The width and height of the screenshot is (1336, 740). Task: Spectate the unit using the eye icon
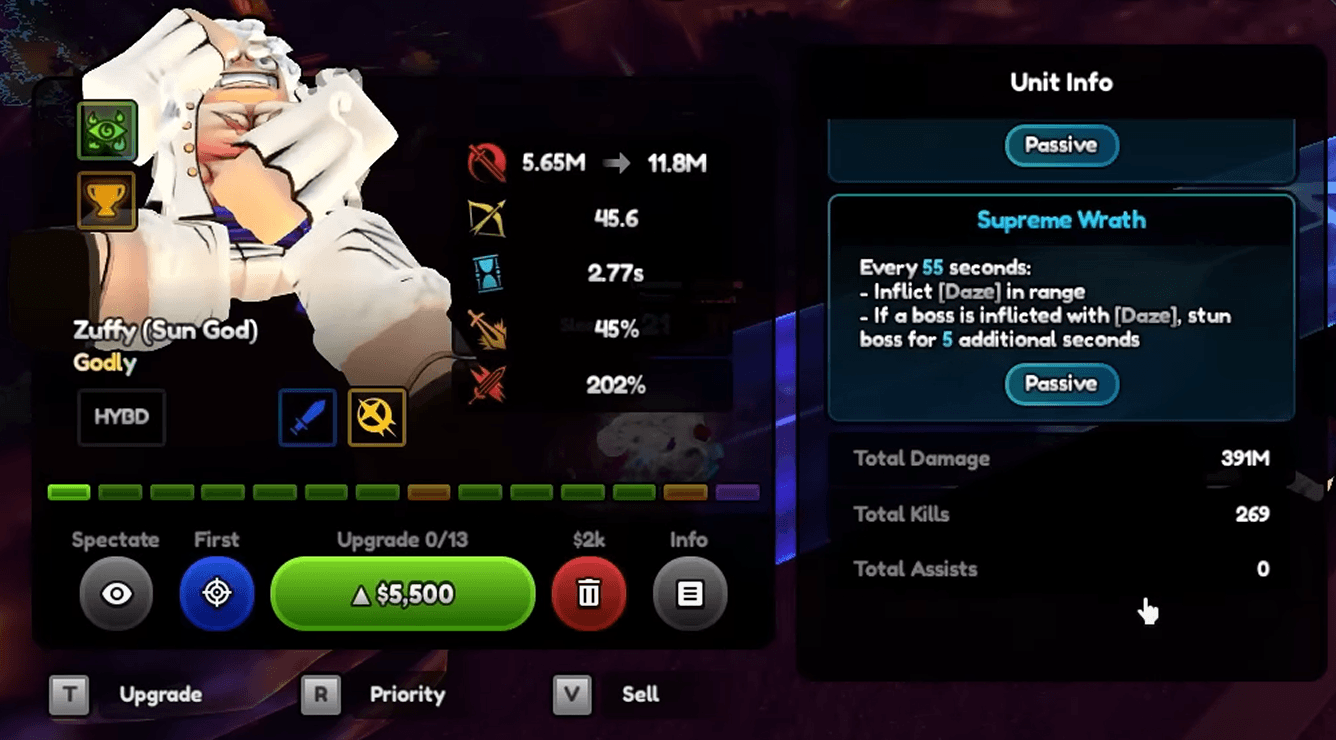(x=116, y=593)
